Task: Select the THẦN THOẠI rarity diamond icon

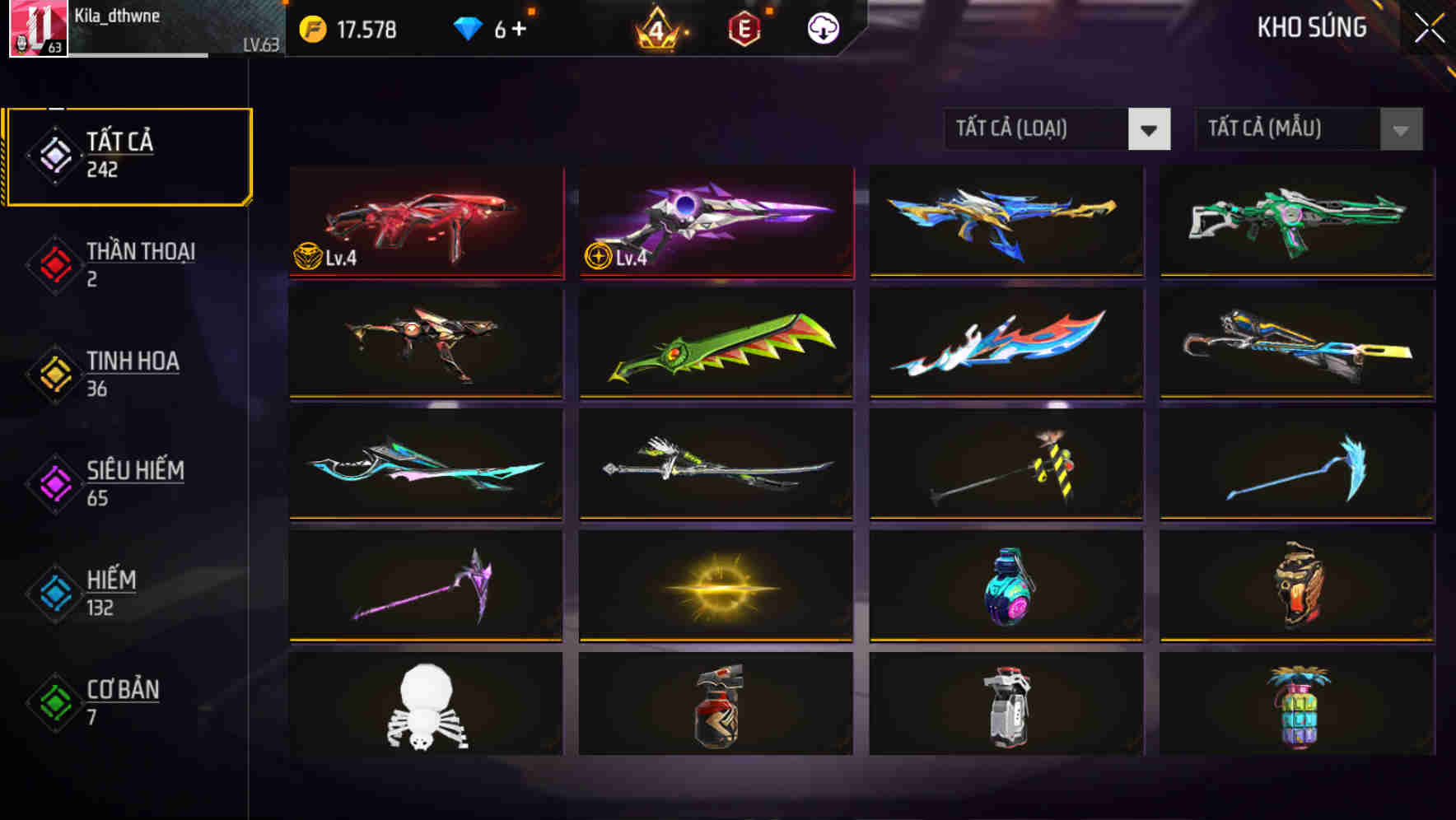Action: 53,263
